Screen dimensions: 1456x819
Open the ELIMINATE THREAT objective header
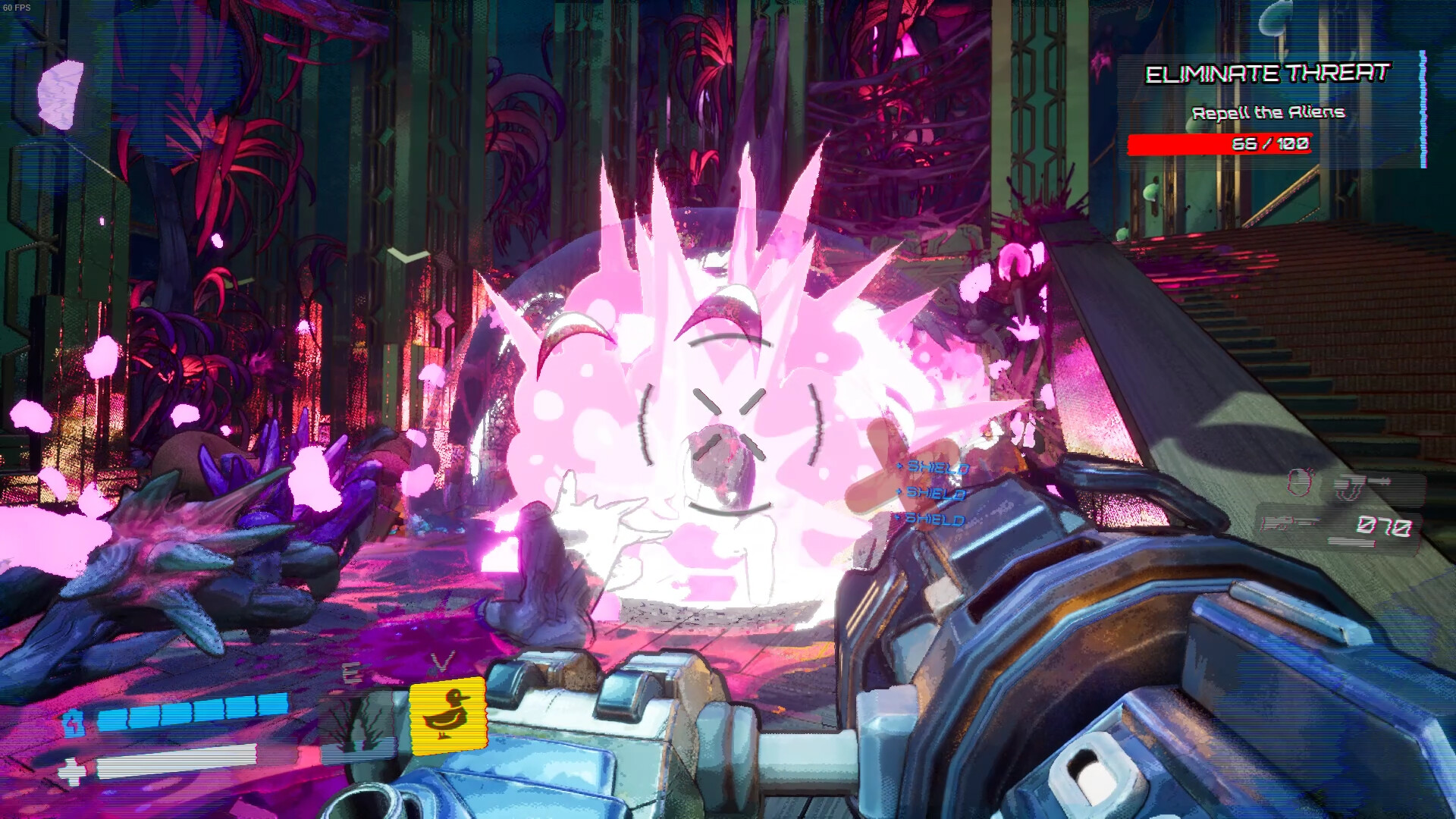pyautogui.click(x=1267, y=75)
